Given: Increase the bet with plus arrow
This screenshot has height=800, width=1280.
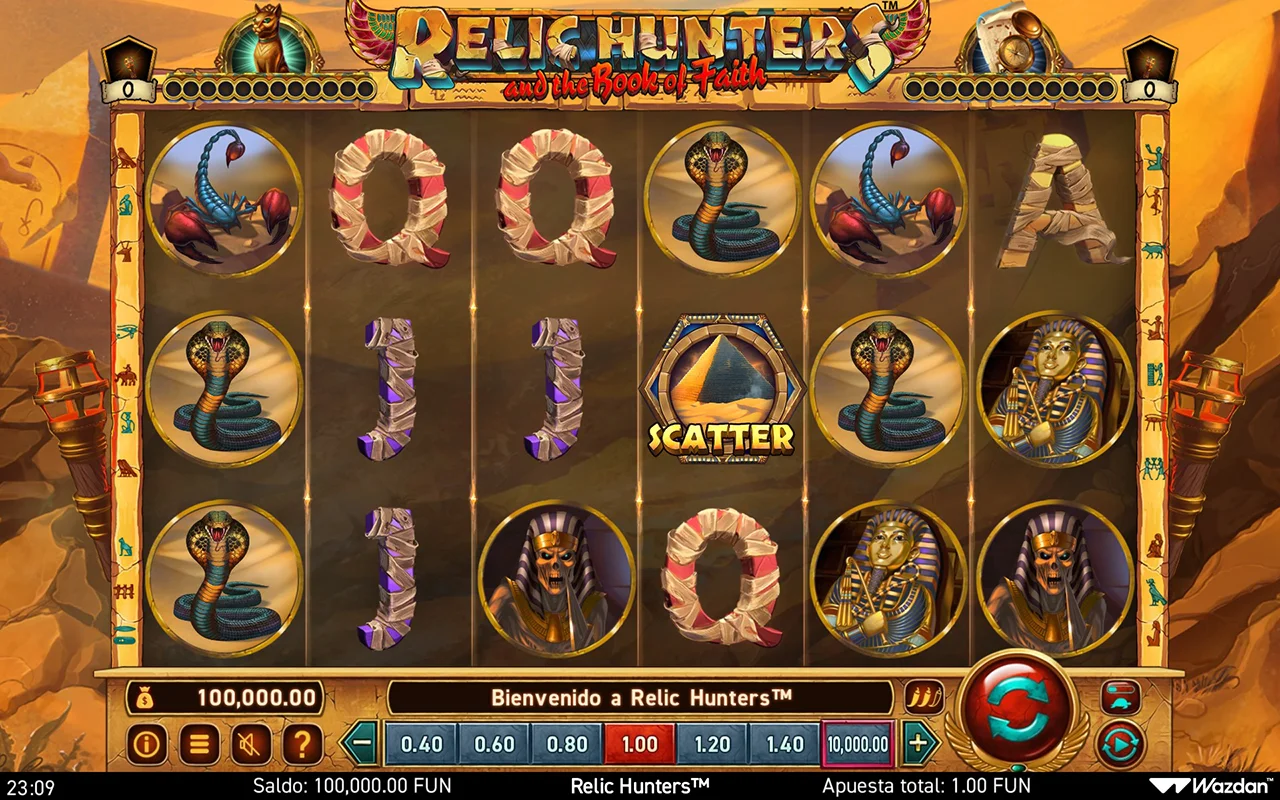Looking at the screenshot, I should point(918,744).
